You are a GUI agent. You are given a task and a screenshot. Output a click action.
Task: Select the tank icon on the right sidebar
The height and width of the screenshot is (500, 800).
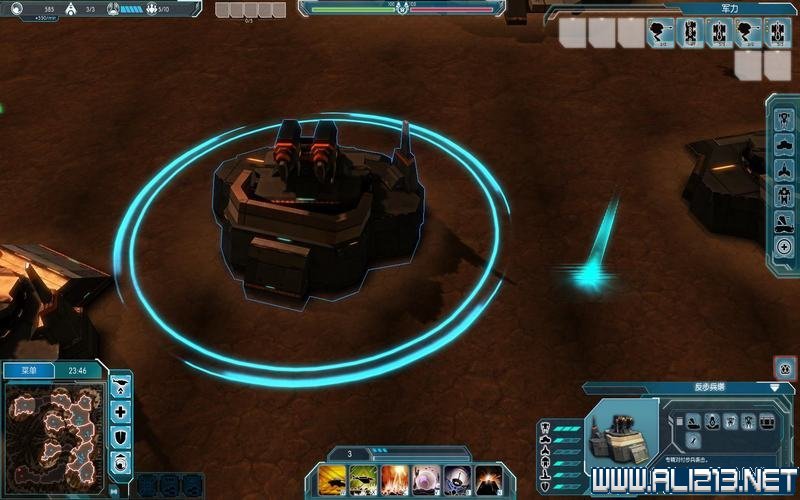coord(784,143)
